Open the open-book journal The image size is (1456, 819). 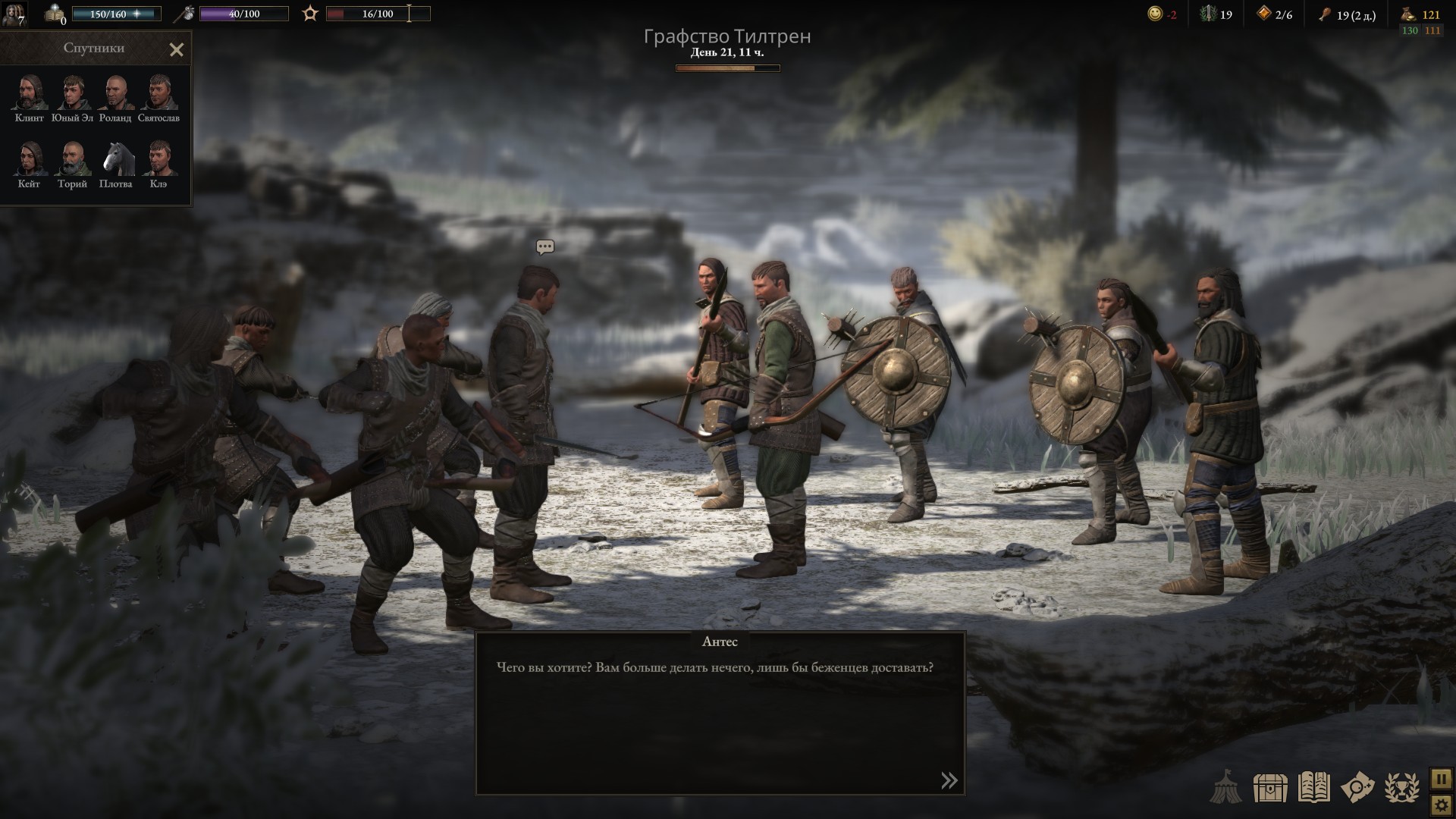point(1314,788)
